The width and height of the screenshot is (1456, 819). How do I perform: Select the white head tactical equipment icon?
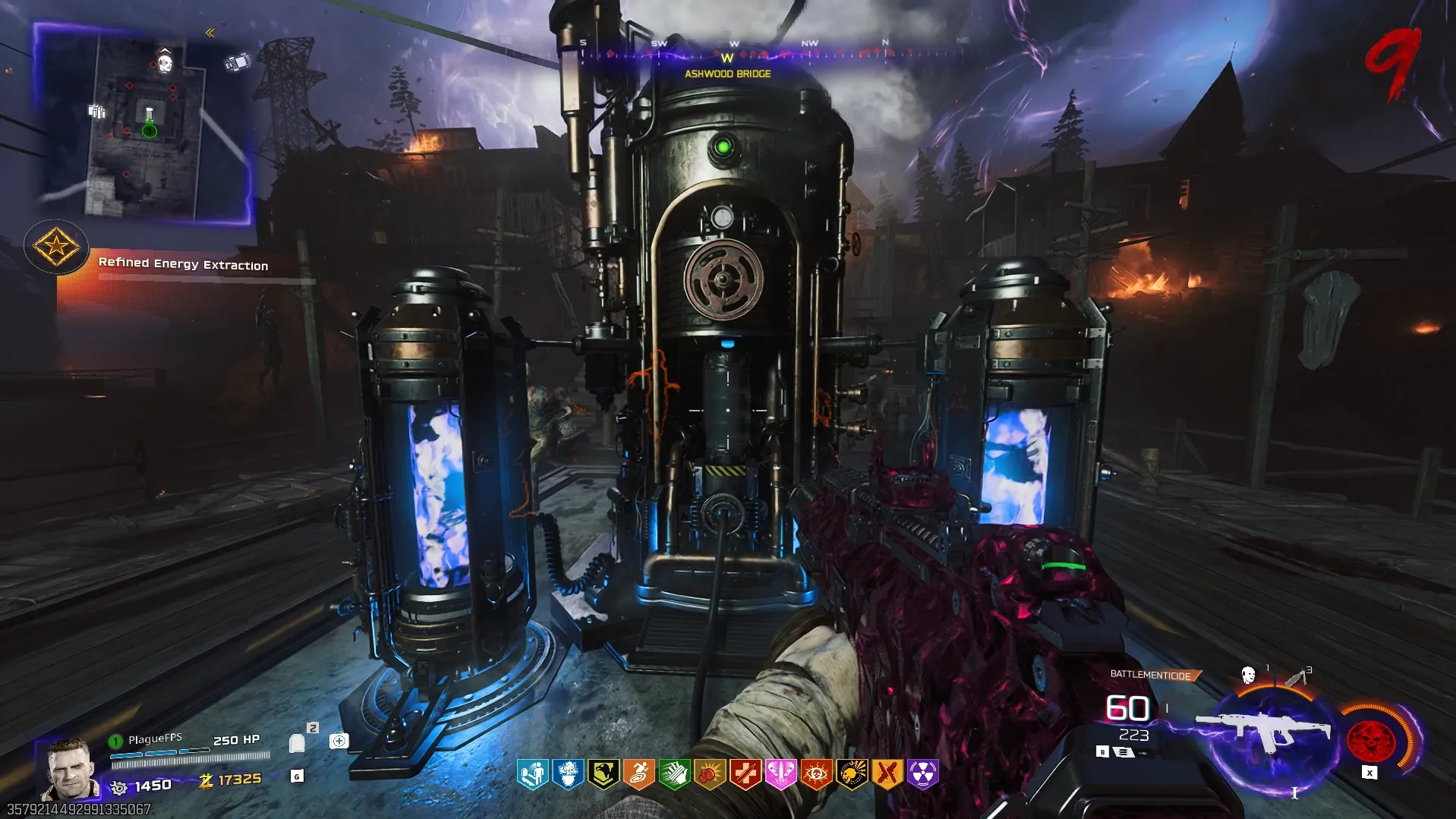pyautogui.click(x=1248, y=675)
